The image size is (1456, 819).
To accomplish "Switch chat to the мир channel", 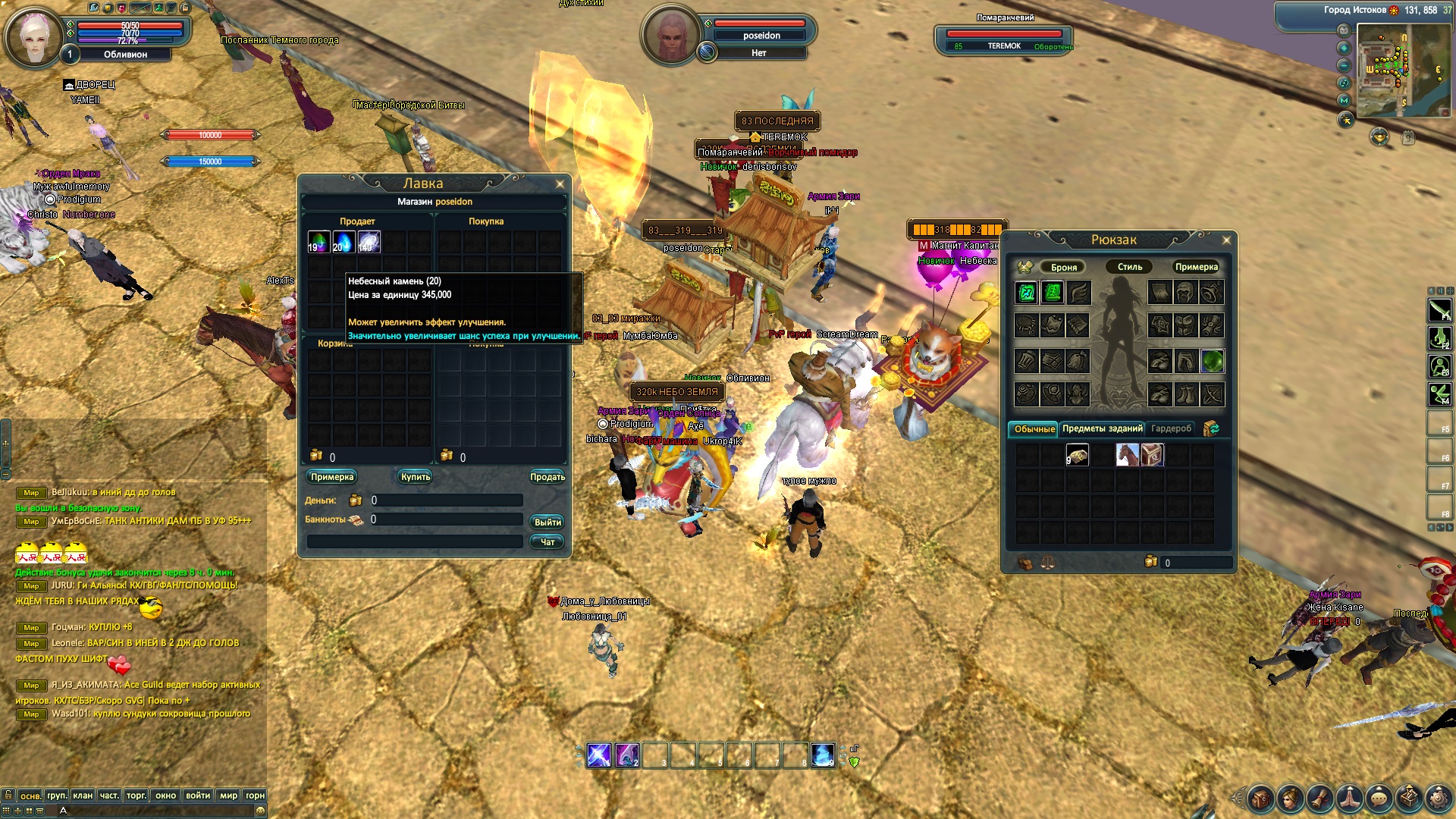I will pyautogui.click(x=228, y=795).
